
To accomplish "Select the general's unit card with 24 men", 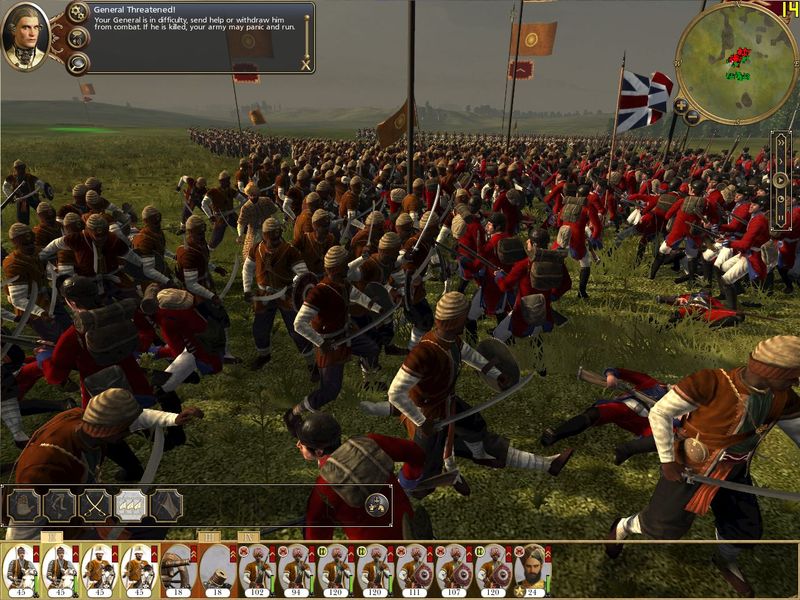I will pyautogui.click(x=533, y=570).
